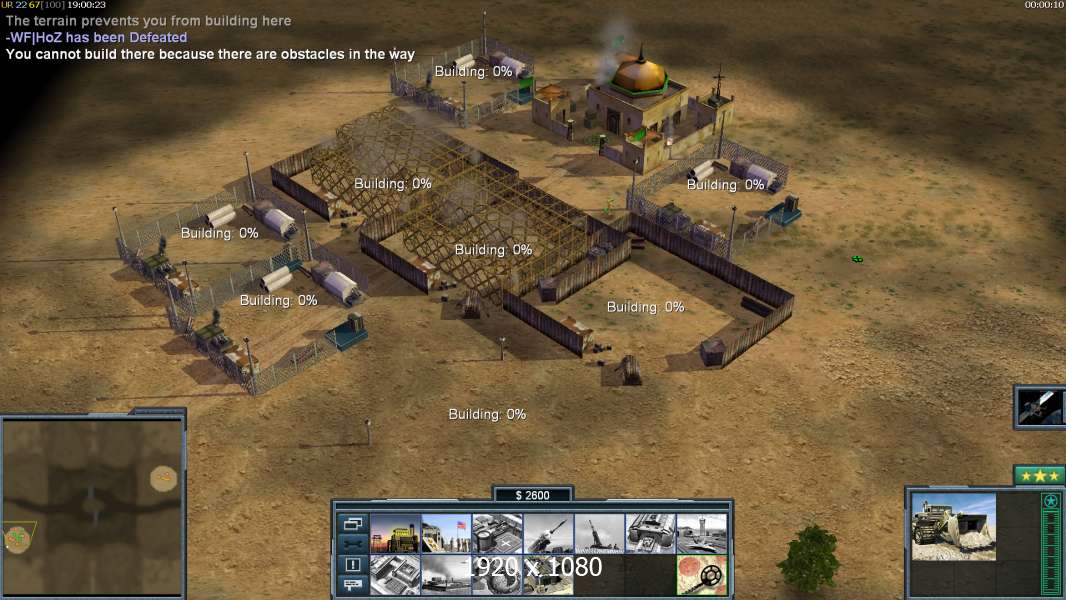The image size is (1066, 600).
Task: Open the three-star general's powers button
Action: click(x=1039, y=476)
